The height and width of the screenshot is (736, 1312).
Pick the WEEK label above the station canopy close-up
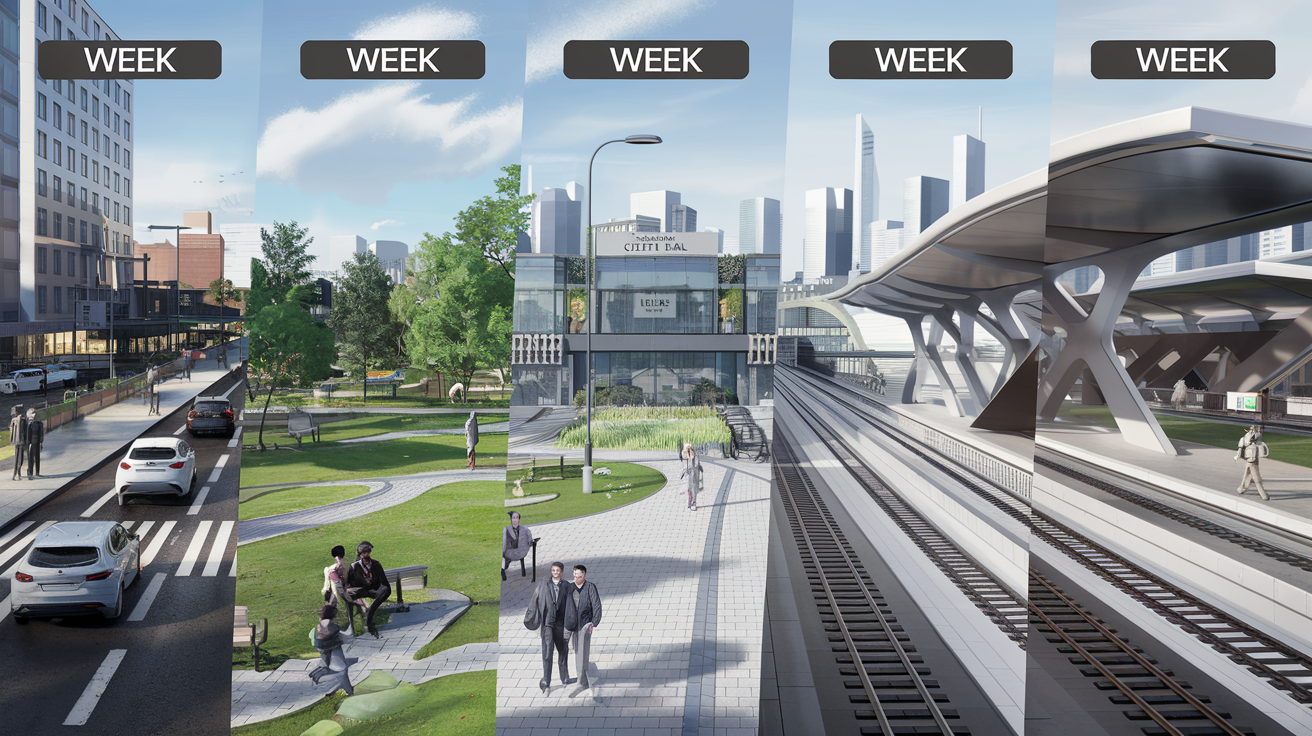tap(1182, 60)
